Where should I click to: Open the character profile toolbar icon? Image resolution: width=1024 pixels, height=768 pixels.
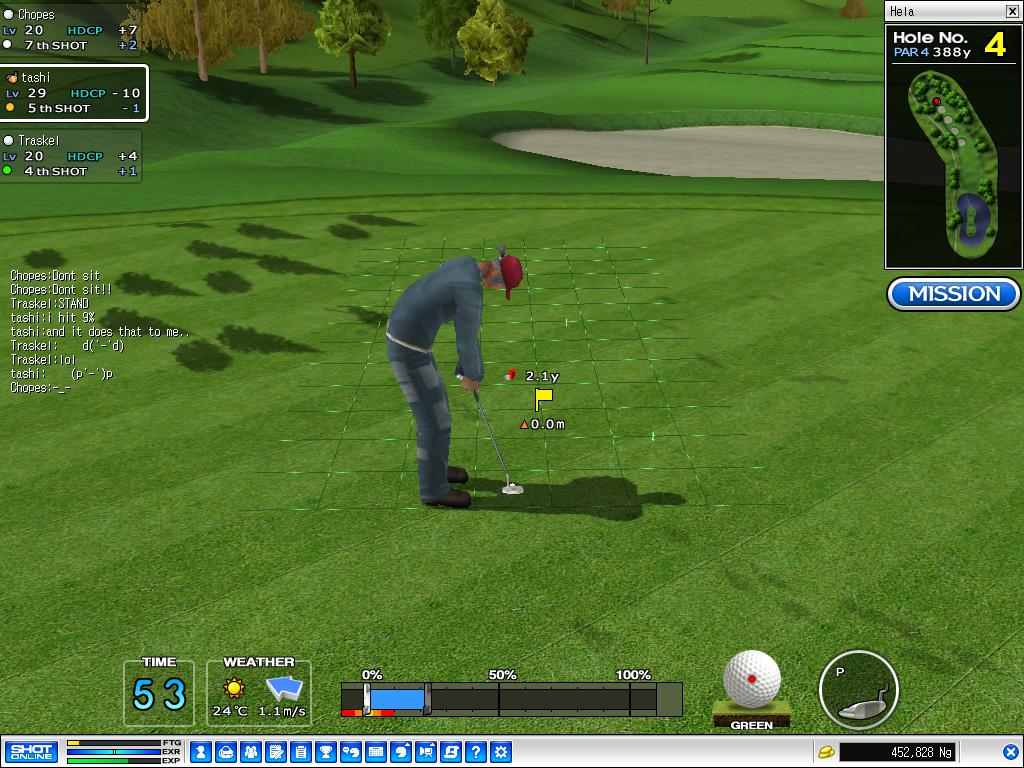point(201,752)
